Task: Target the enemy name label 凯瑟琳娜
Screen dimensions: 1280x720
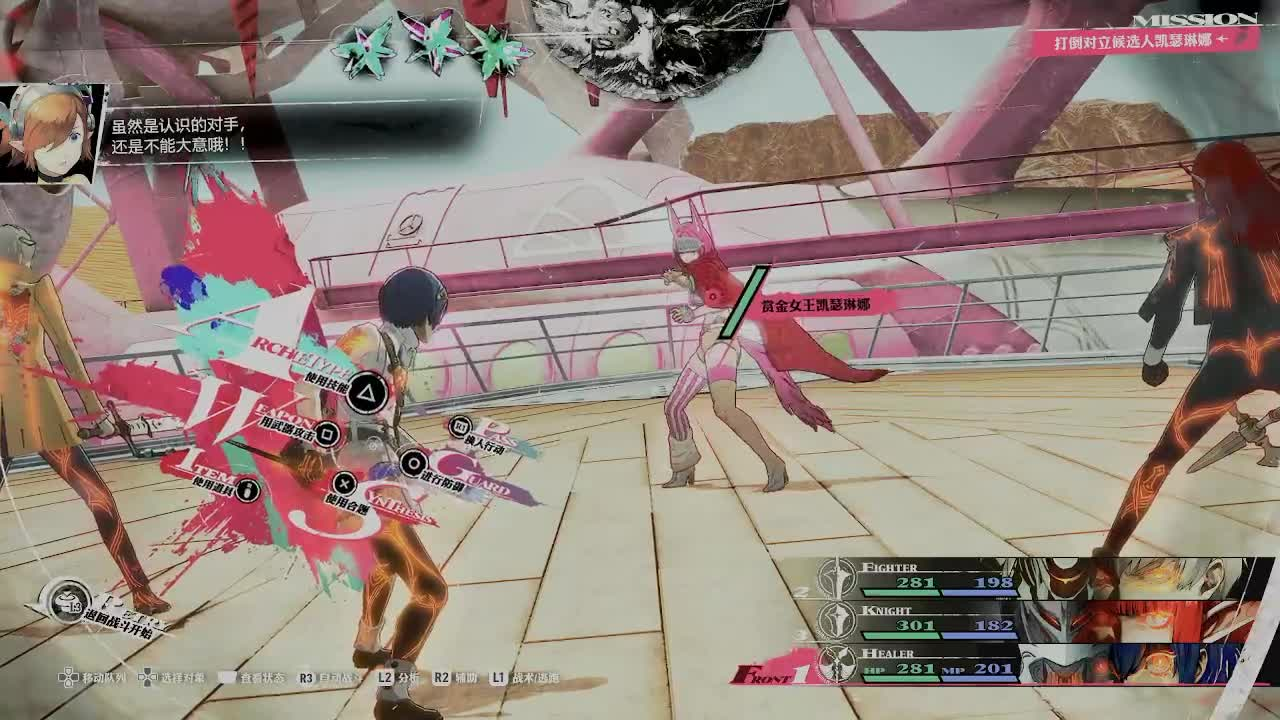Action: [814, 304]
